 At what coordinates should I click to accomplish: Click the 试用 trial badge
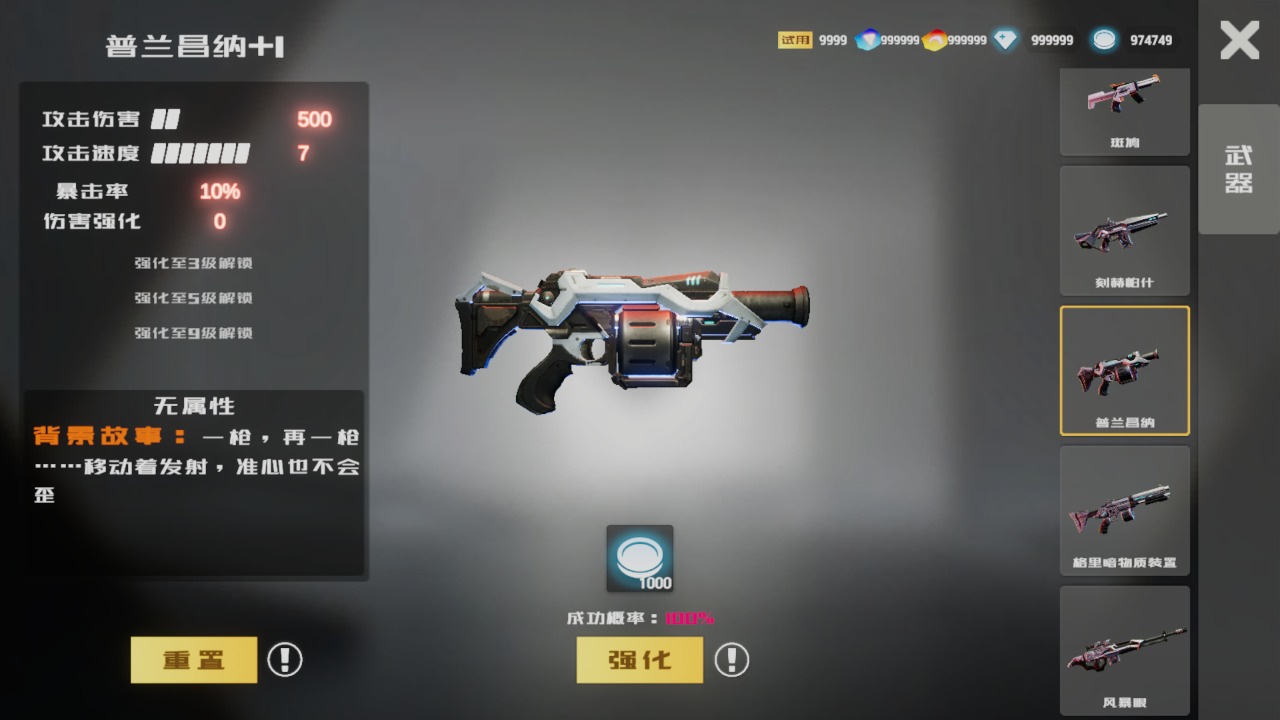pos(795,40)
